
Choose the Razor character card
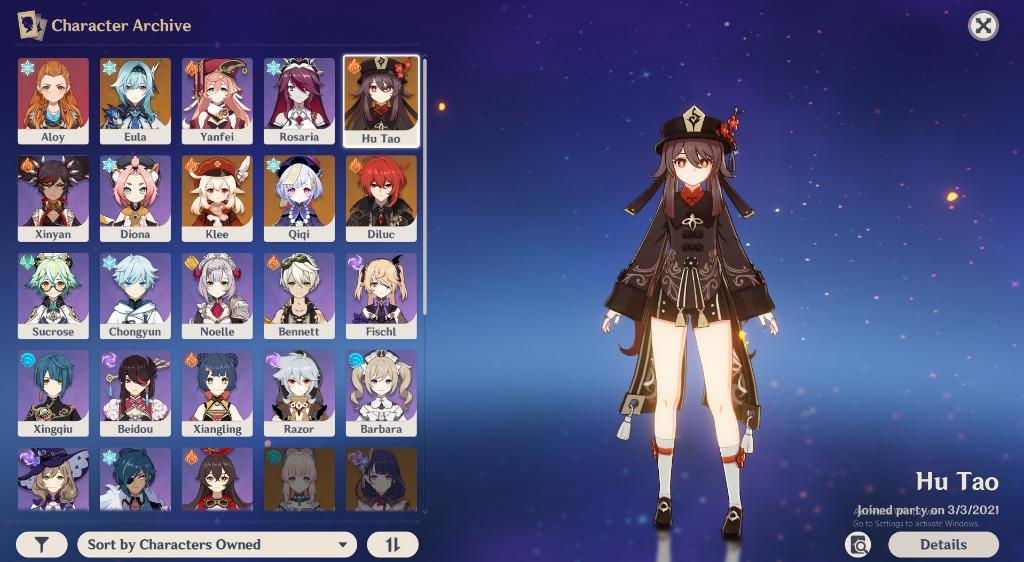[299, 393]
